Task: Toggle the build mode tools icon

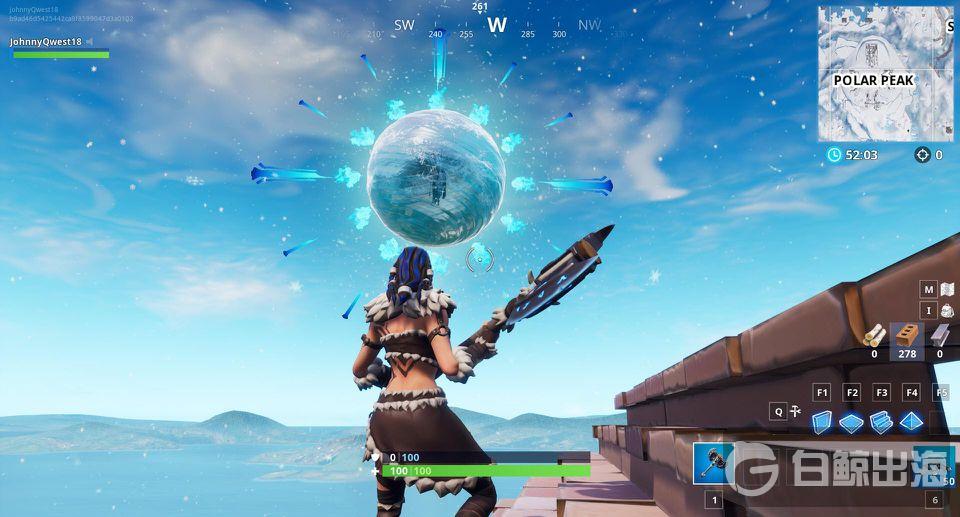Action: click(x=797, y=410)
